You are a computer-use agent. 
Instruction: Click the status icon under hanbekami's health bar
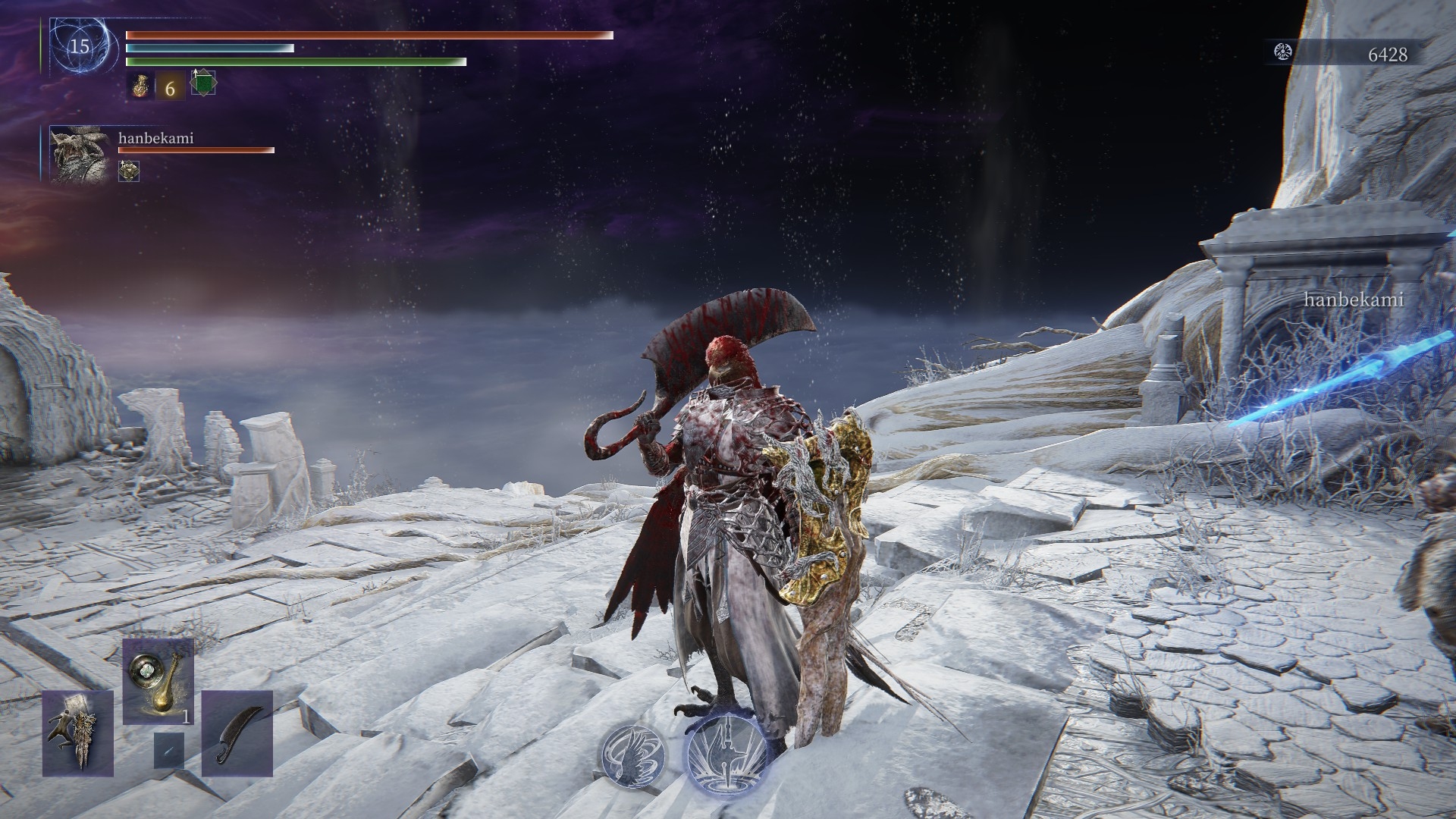tap(129, 171)
